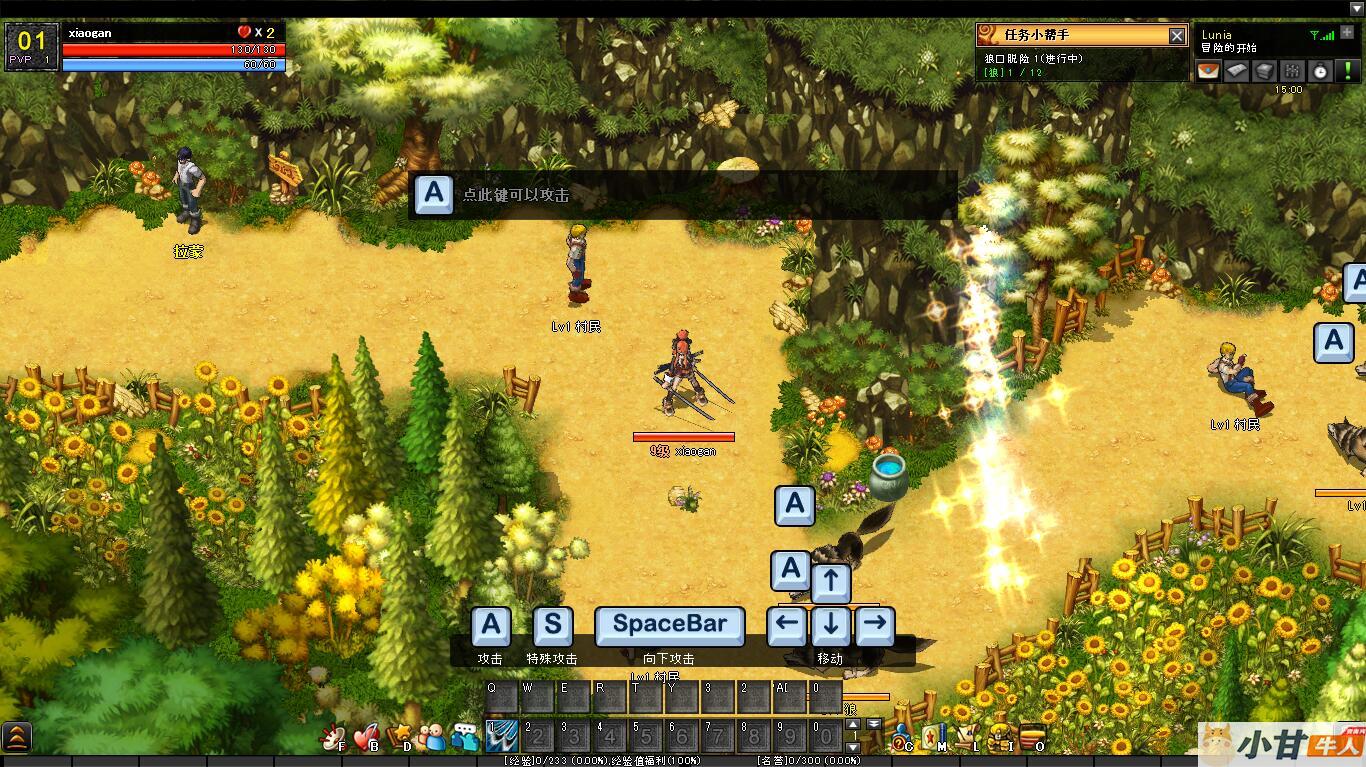Close the 任务小帮手 quest helper panel

[x=1177, y=36]
